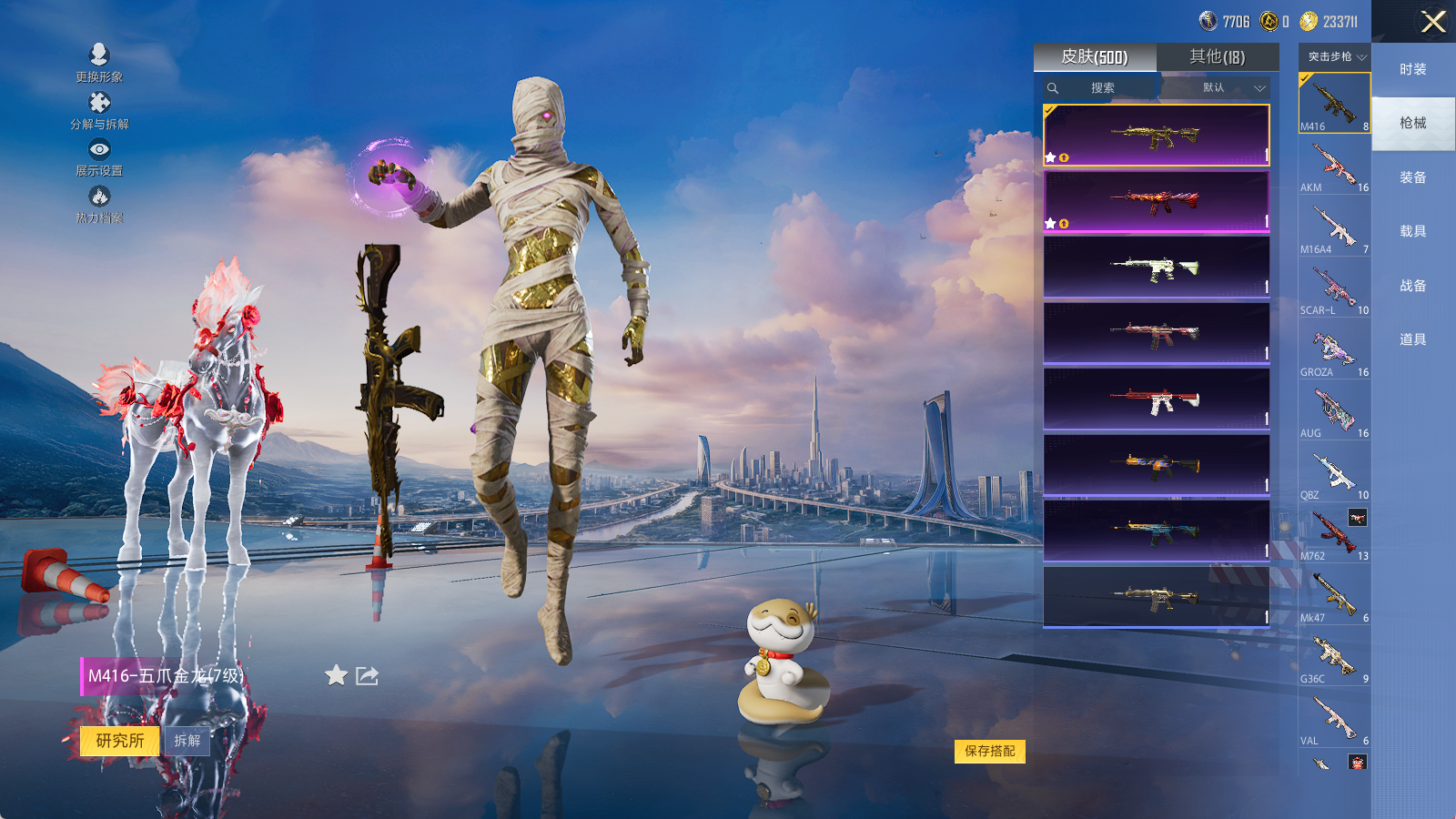Favorite the skin with the star icon
This screenshot has height=819, width=1456.
coord(337,675)
